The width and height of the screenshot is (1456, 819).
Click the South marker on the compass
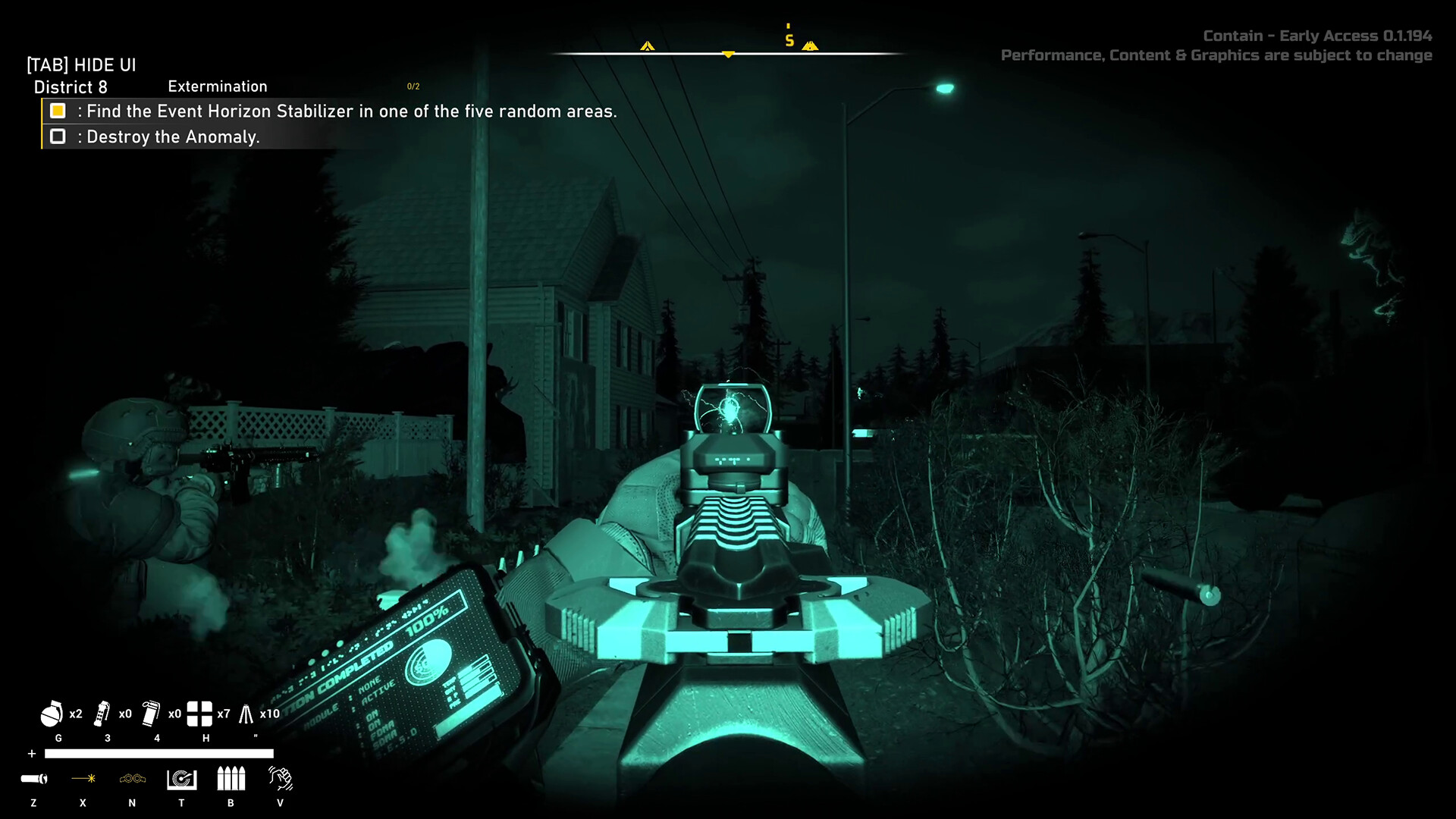point(789,40)
